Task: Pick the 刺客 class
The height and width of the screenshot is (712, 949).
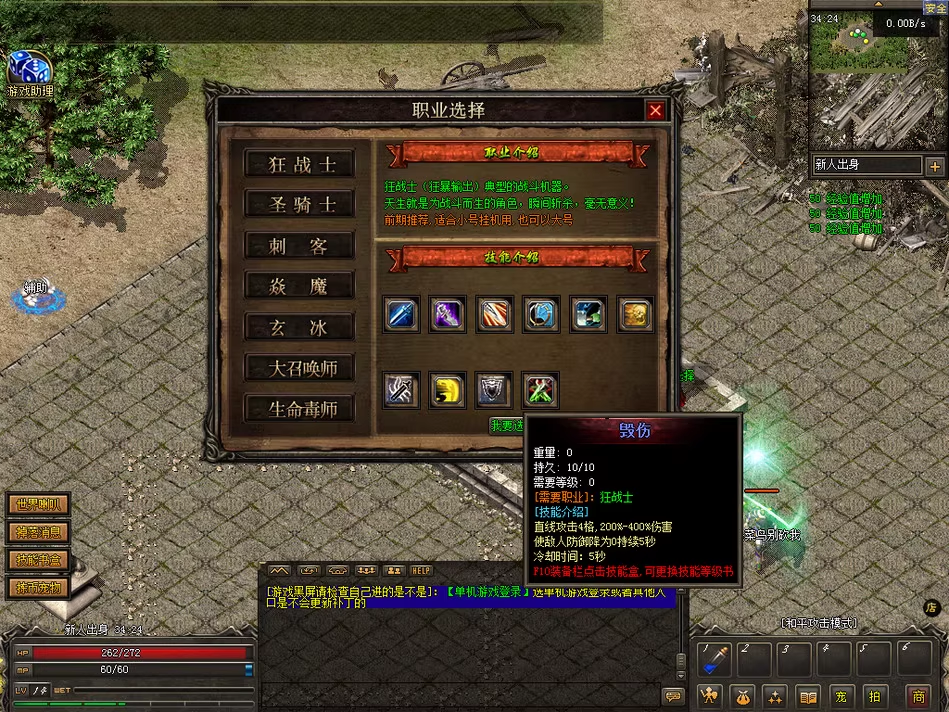Action: click(300, 245)
